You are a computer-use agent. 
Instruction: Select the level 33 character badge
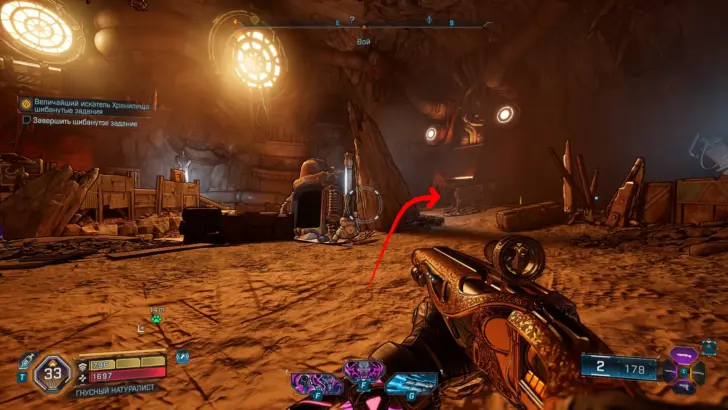[51, 374]
